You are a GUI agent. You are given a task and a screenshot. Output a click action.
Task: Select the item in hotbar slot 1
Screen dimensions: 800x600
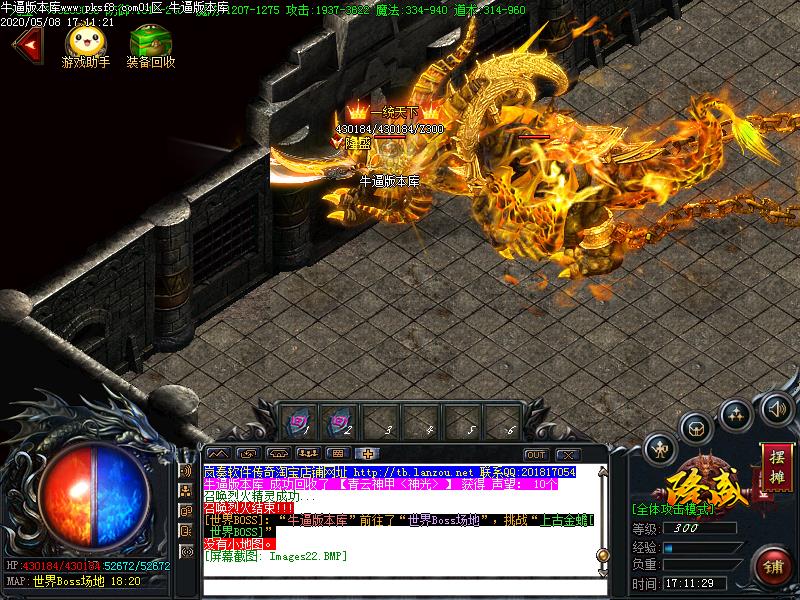pyautogui.click(x=299, y=420)
